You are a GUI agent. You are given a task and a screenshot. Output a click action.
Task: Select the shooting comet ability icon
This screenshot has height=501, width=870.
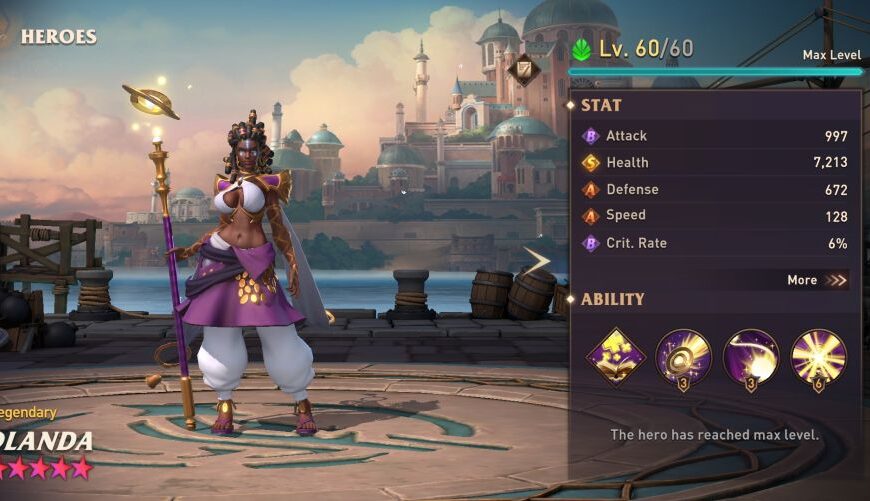751,357
